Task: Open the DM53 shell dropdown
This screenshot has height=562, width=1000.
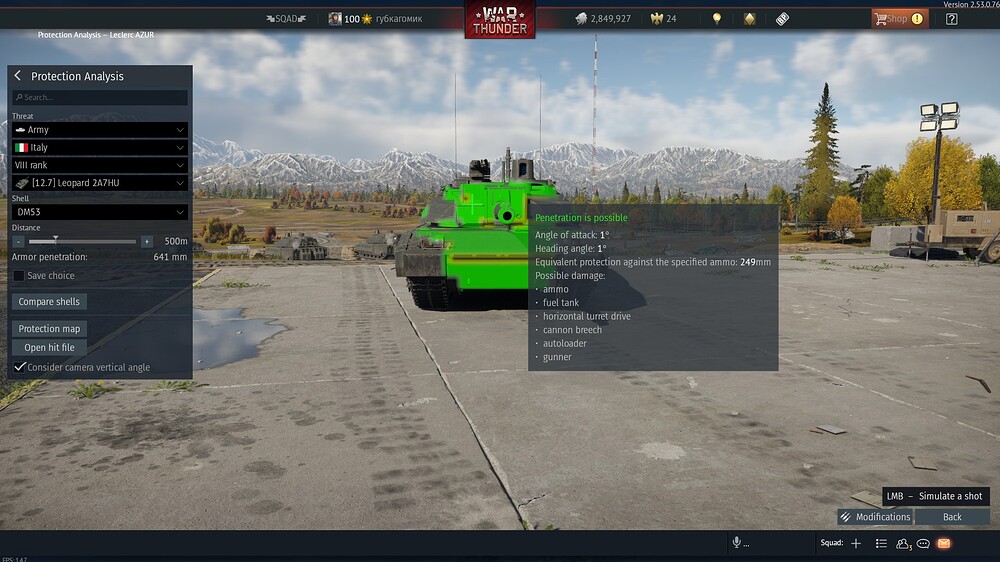Action: coord(100,212)
